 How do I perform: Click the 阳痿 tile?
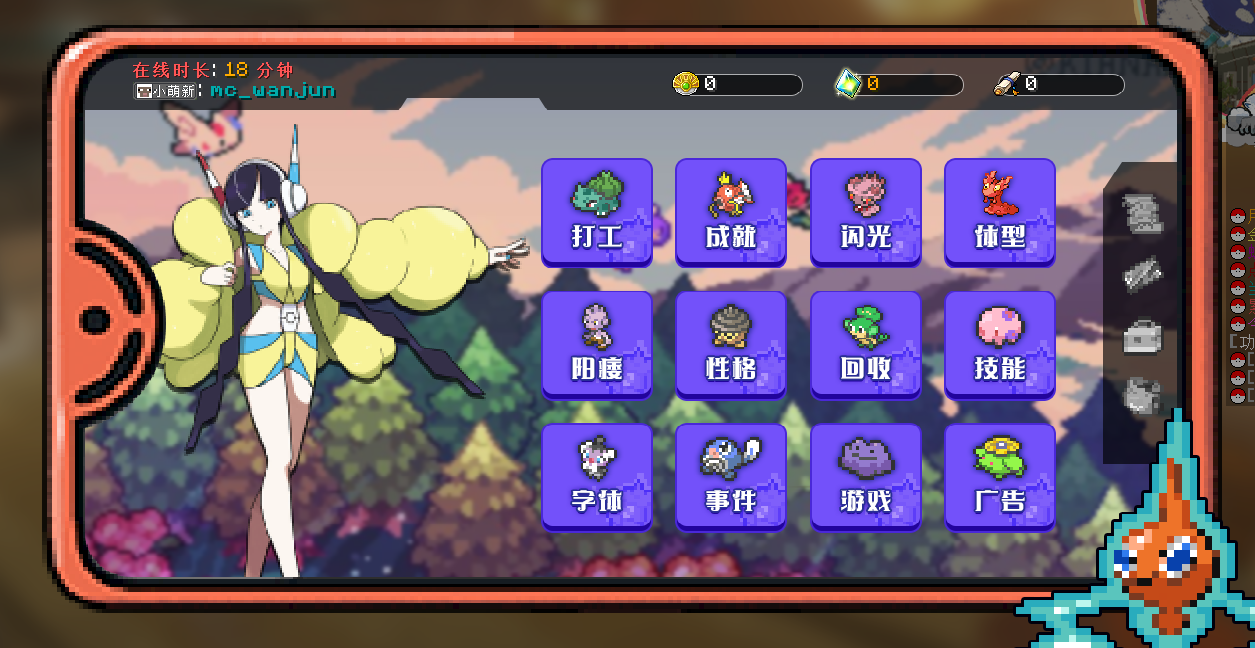pyautogui.click(x=597, y=345)
